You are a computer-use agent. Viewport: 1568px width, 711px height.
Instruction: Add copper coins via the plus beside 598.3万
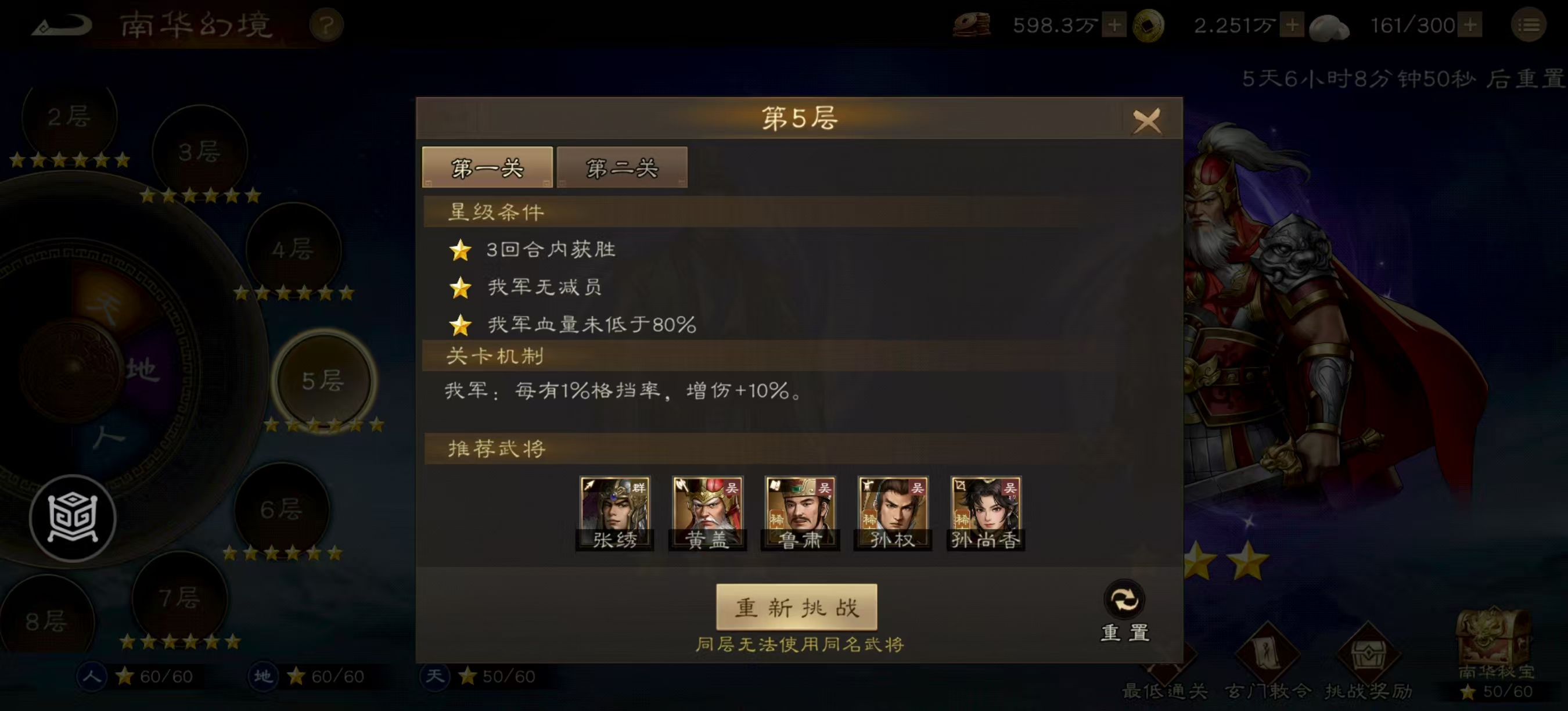[1115, 26]
